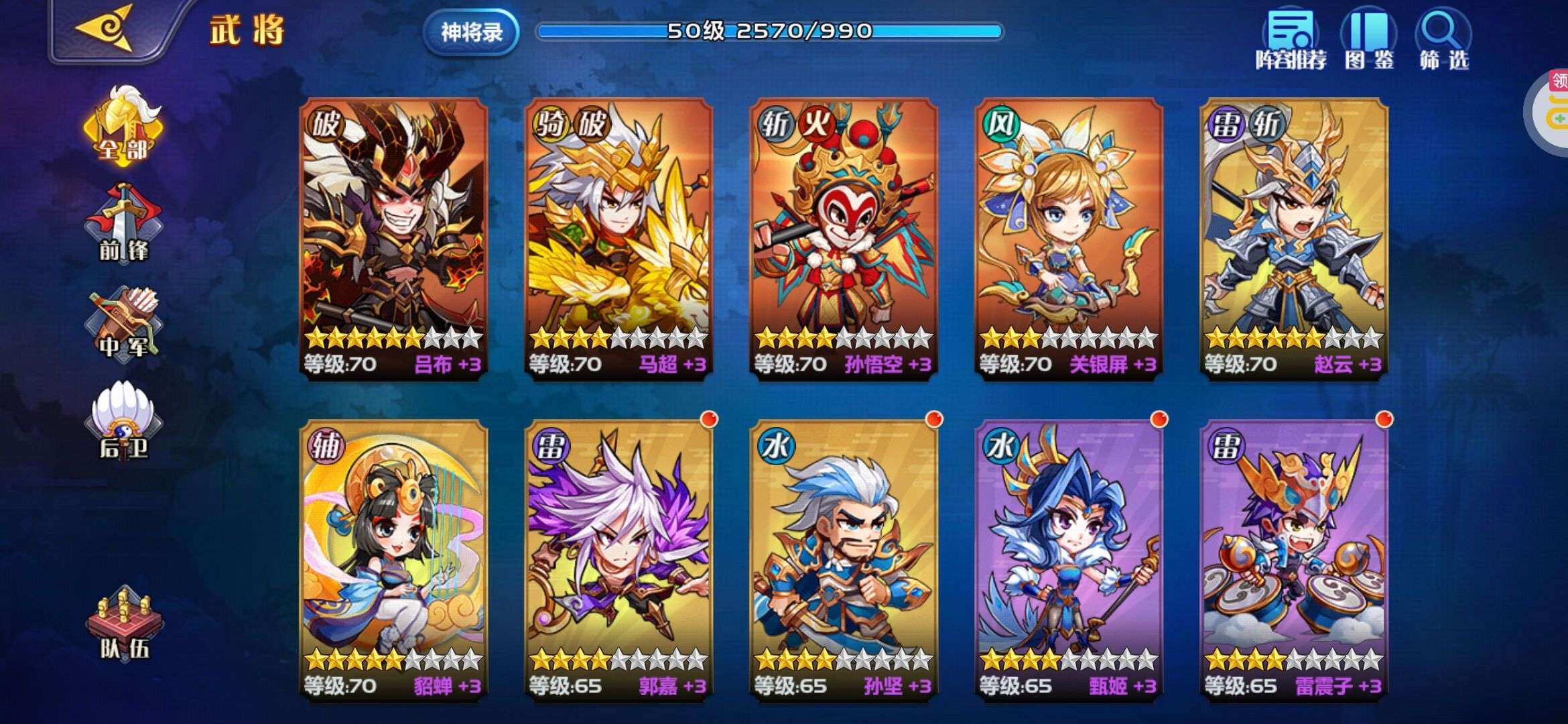The image size is (1568, 724).
Task: Open 阵容推荐 lineup recommendations
Action: pyautogui.click(x=1291, y=40)
